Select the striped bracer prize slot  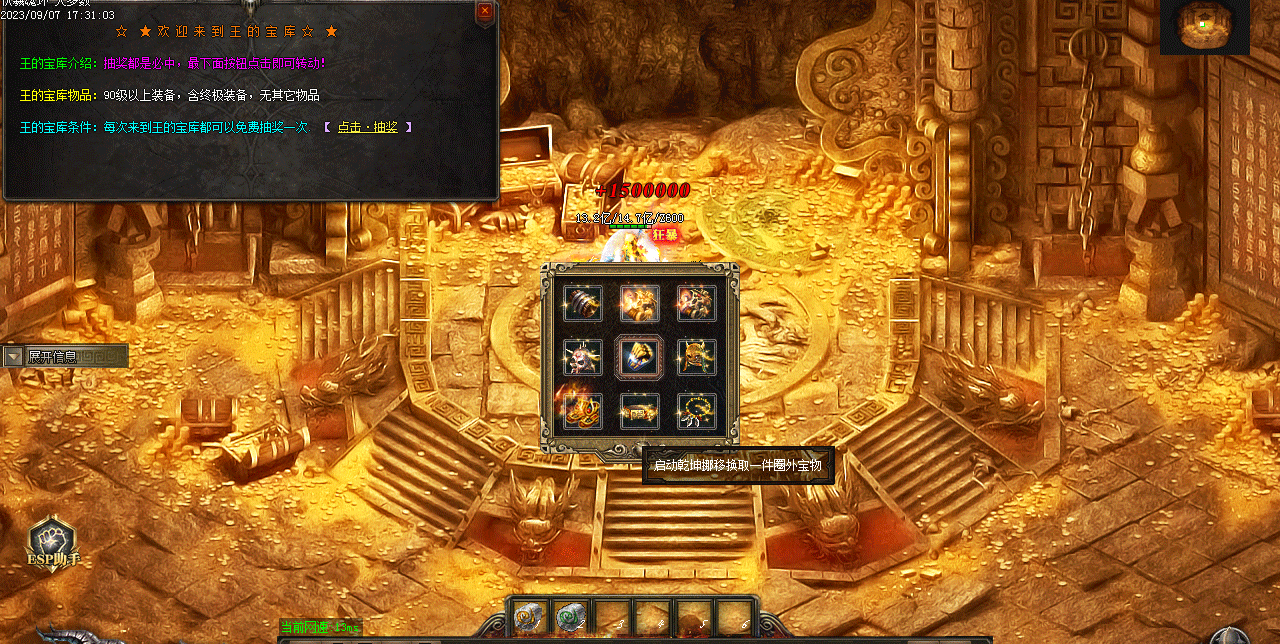click(582, 302)
